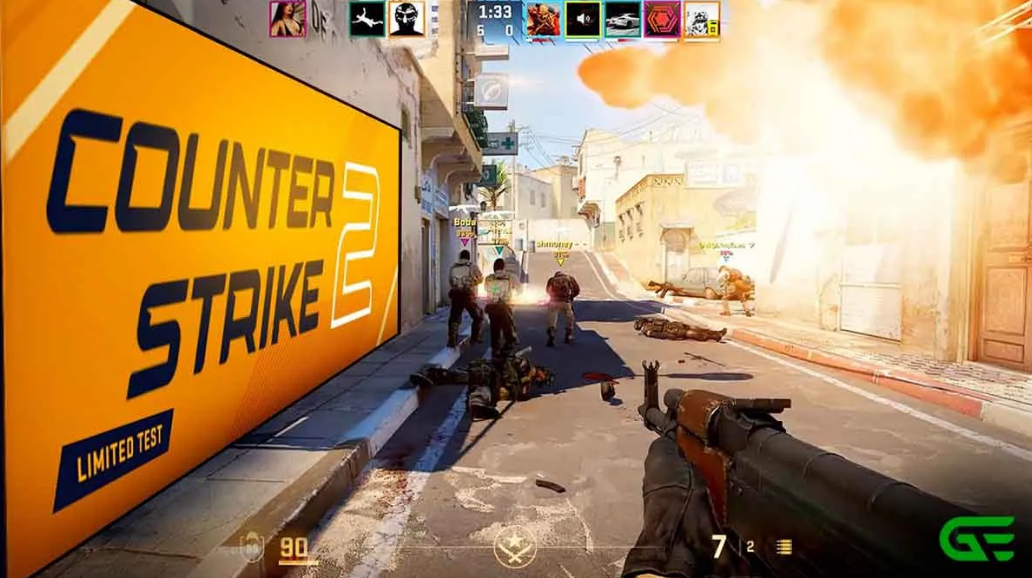Click the speaker icon player avatar
Viewport: 1032px width, 578px height.
[582, 19]
